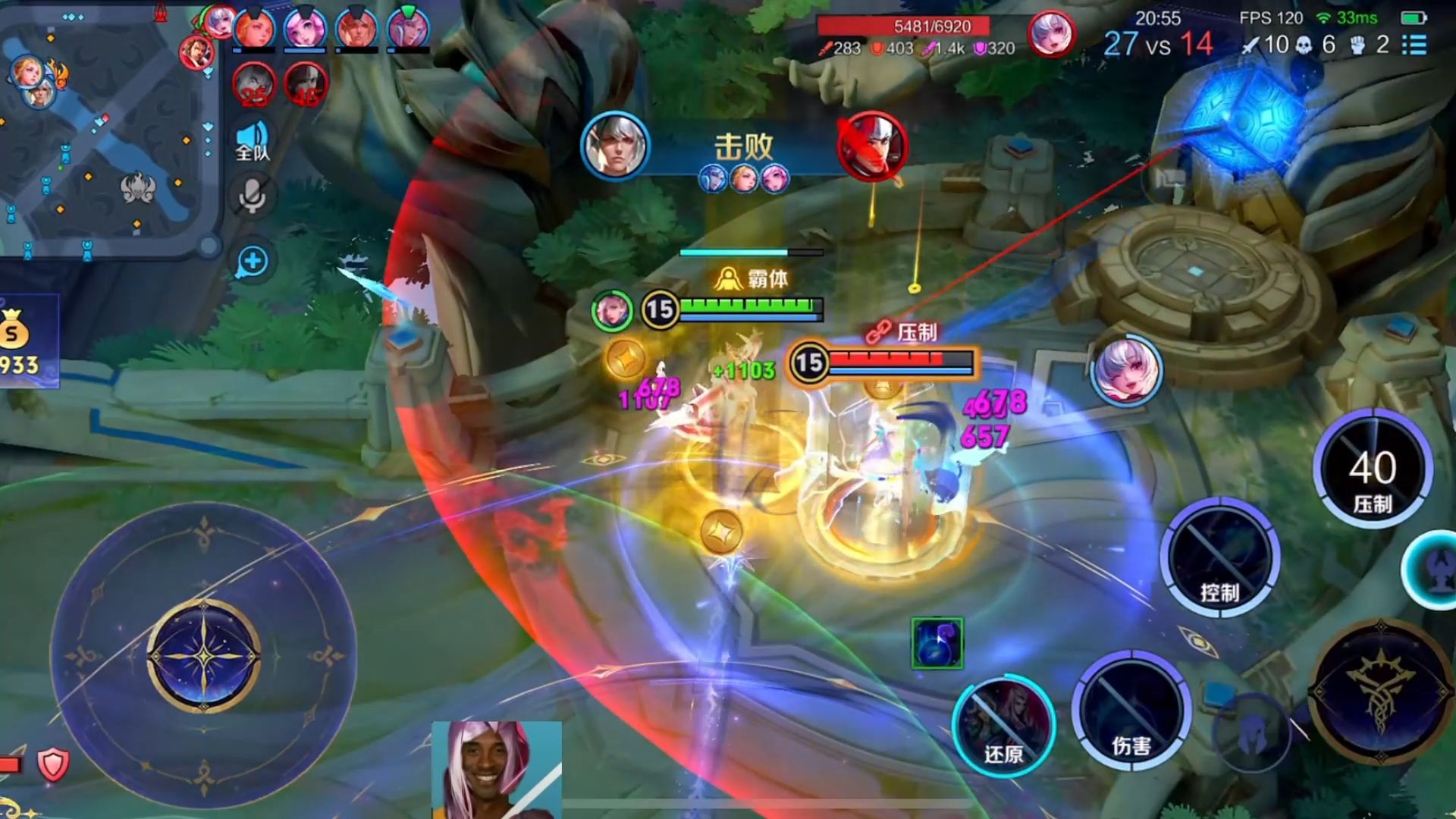Use the blue potion item slot
The width and height of the screenshot is (1456, 819).
(x=937, y=643)
